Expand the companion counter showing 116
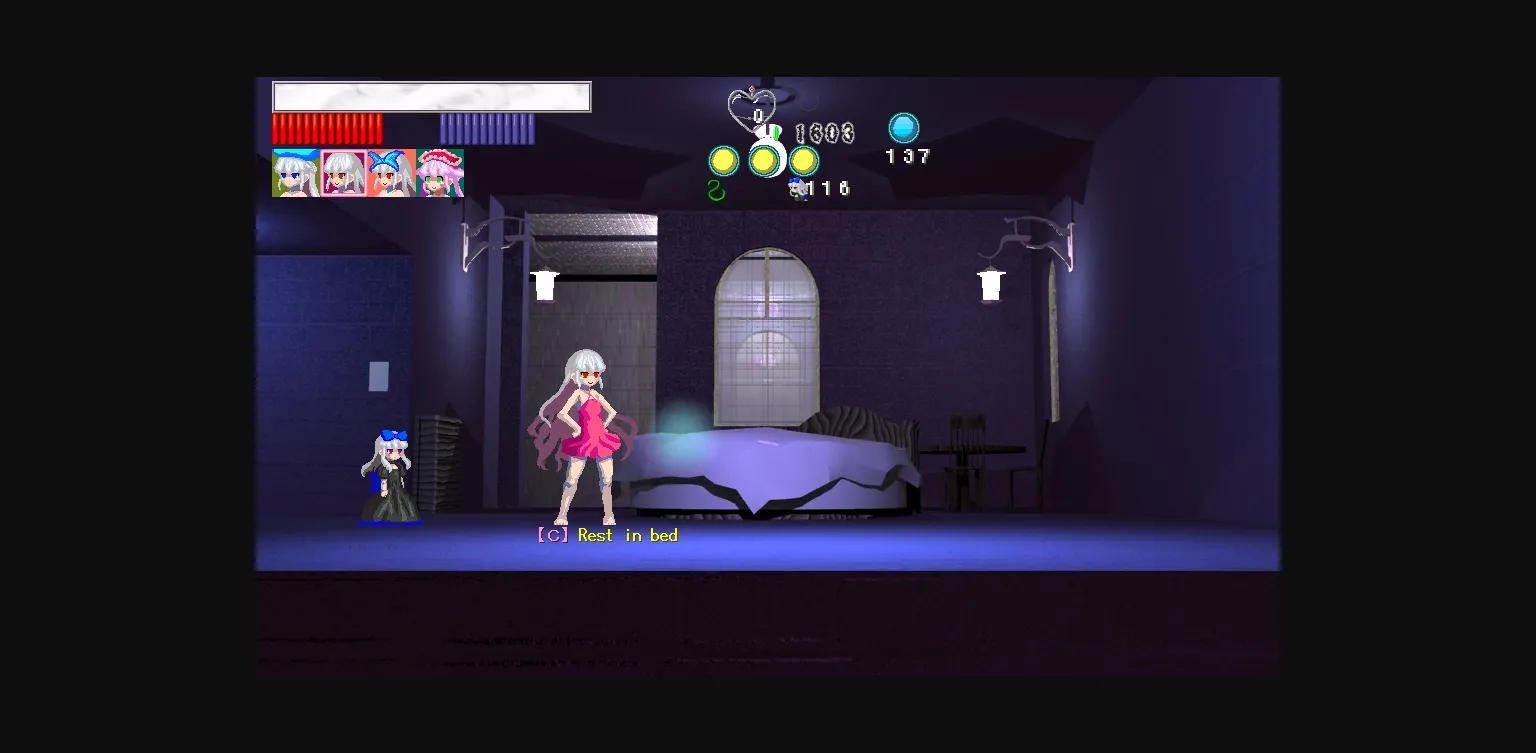Image resolution: width=1536 pixels, height=753 pixels. pyautogui.click(x=828, y=188)
